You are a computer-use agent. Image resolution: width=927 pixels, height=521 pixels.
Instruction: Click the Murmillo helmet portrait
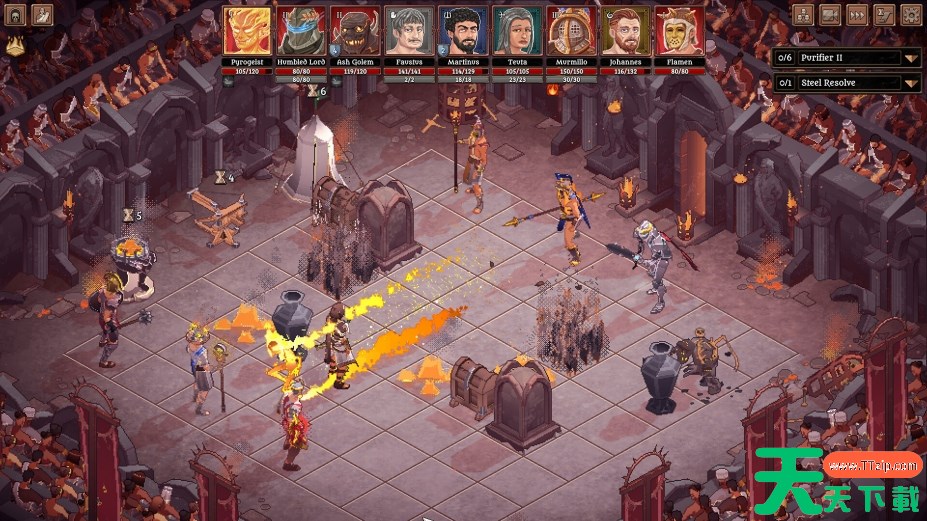click(x=571, y=31)
